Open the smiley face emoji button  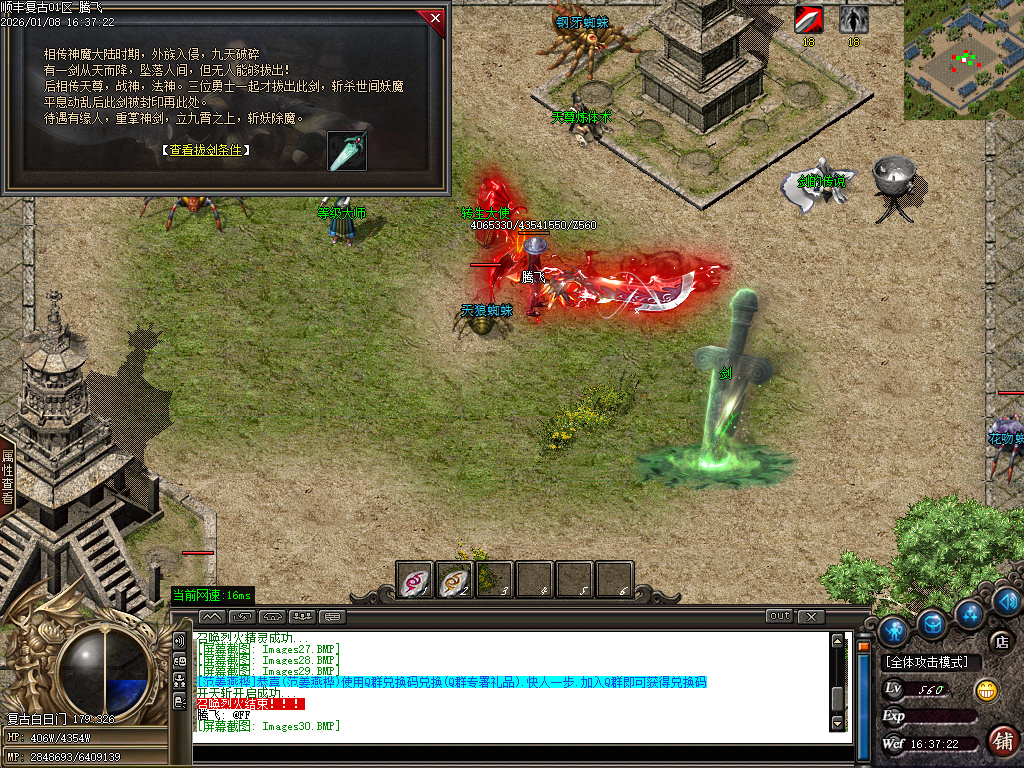point(987,689)
